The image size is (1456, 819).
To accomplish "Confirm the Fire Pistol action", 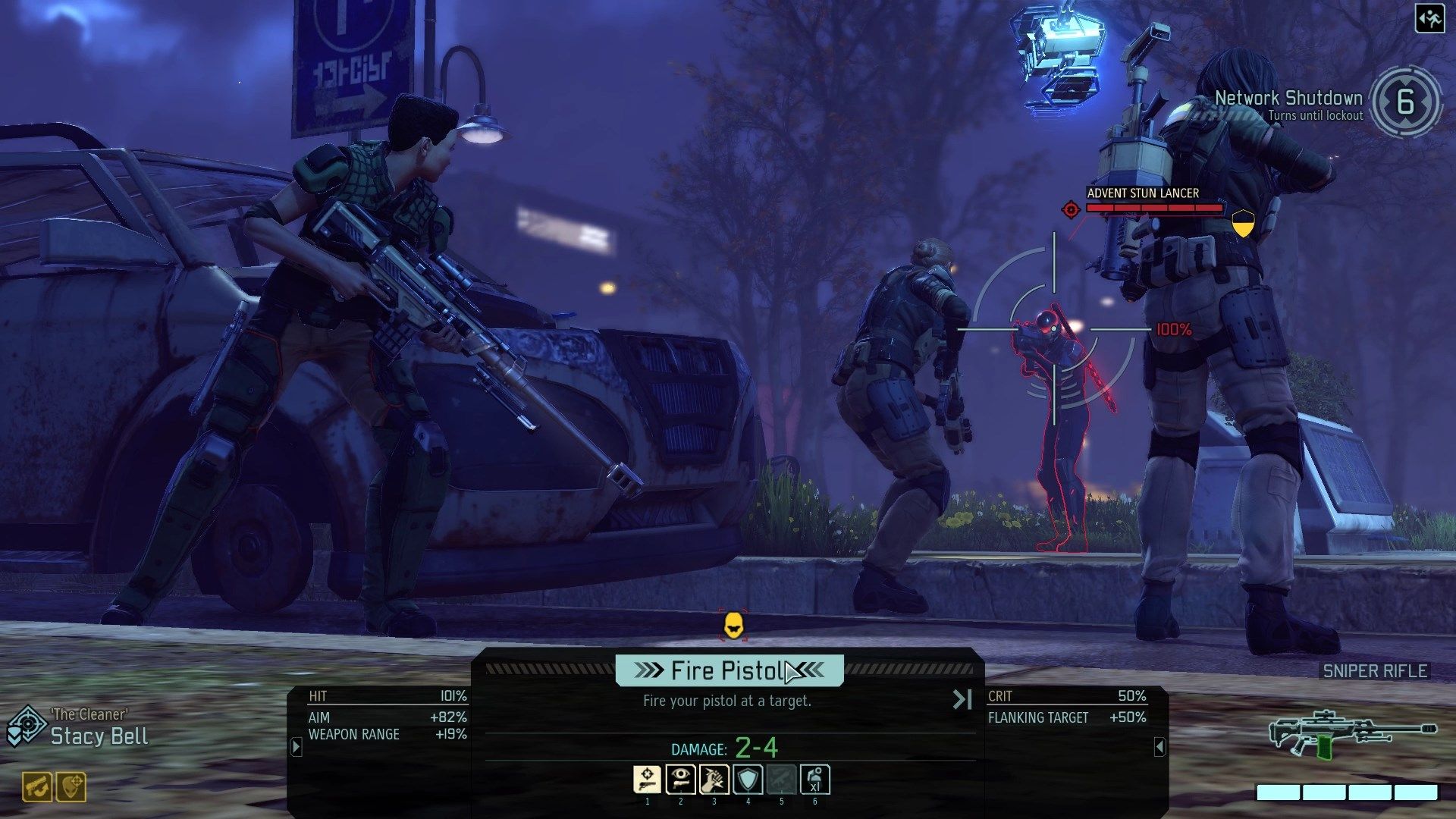I will pyautogui.click(x=729, y=670).
